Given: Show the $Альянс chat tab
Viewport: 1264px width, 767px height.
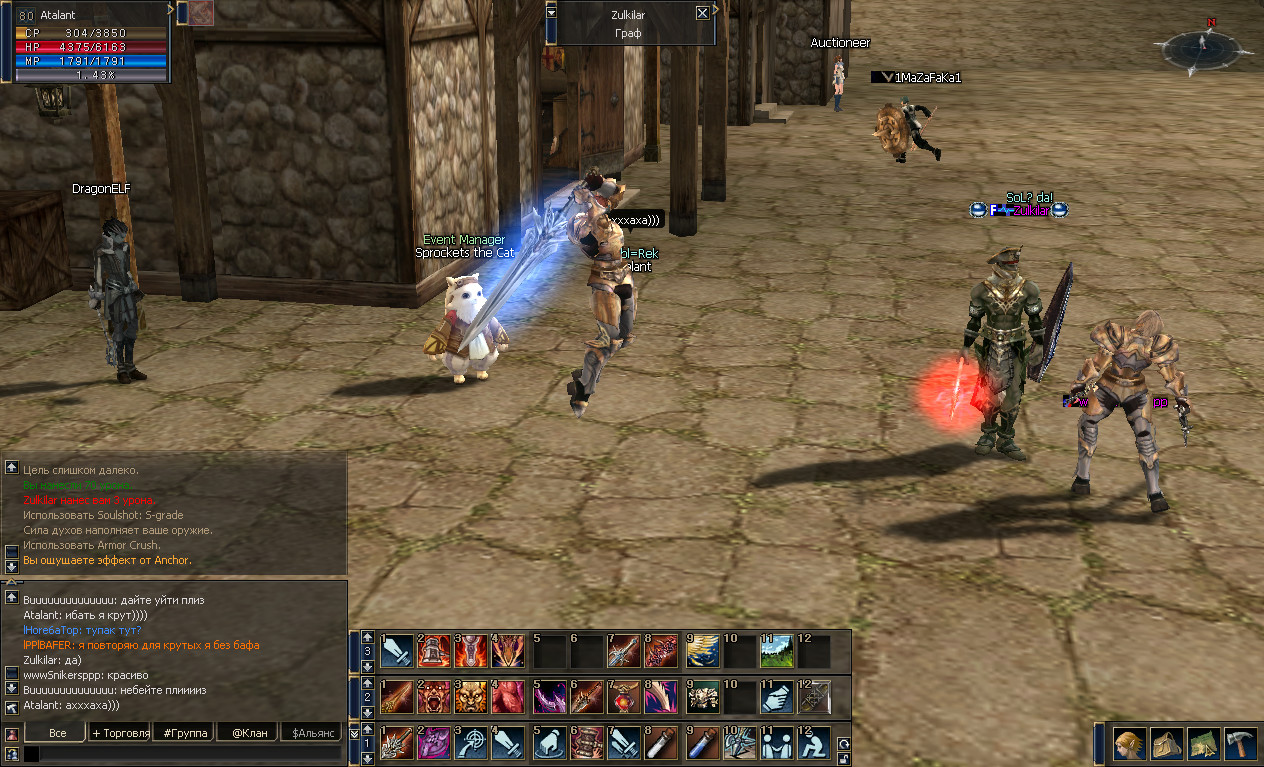Looking at the screenshot, I should [x=312, y=733].
